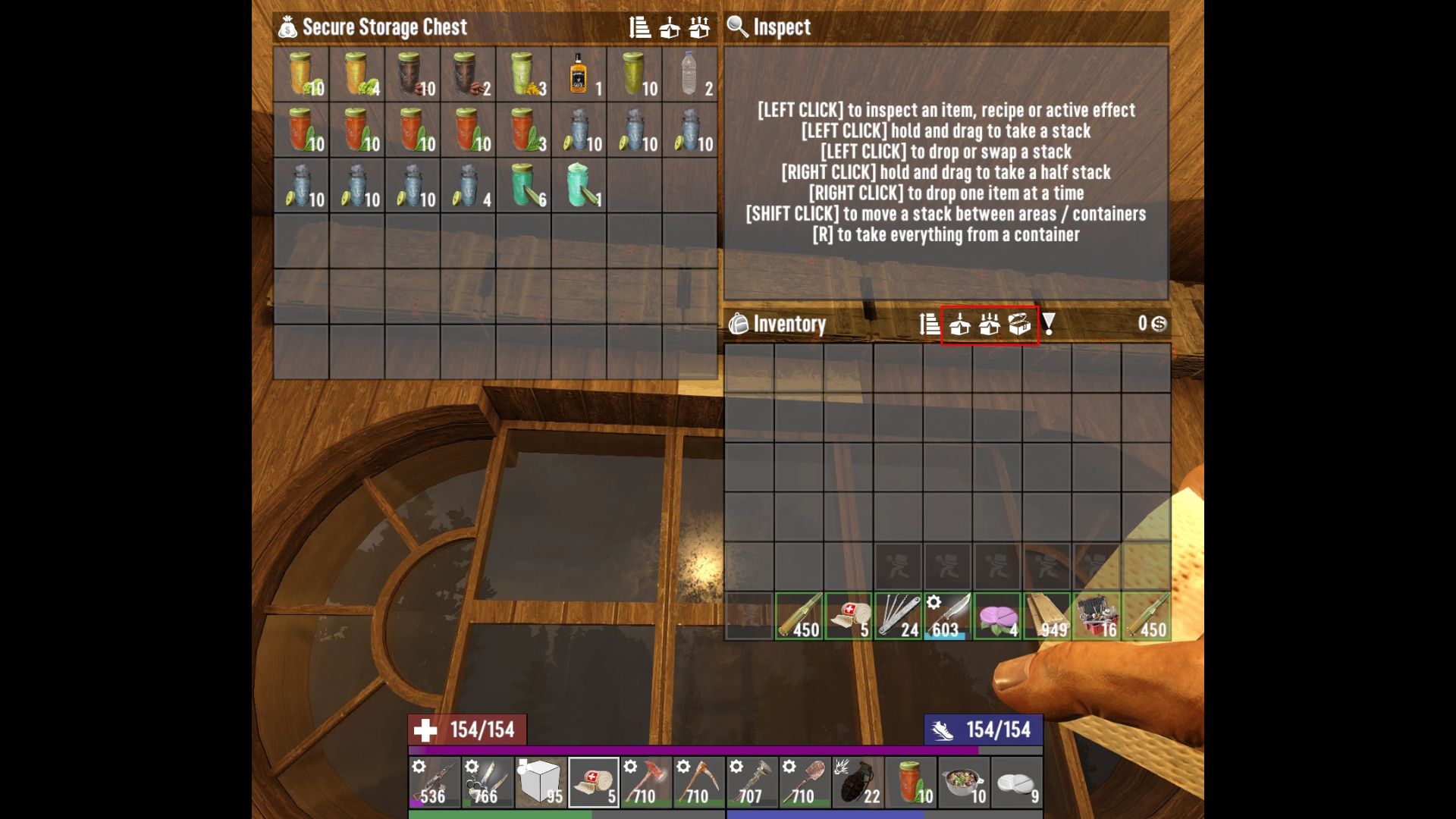Select the 7.62mm ammo stack of 450
The height and width of the screenshot is (819, 1456).
799,616
